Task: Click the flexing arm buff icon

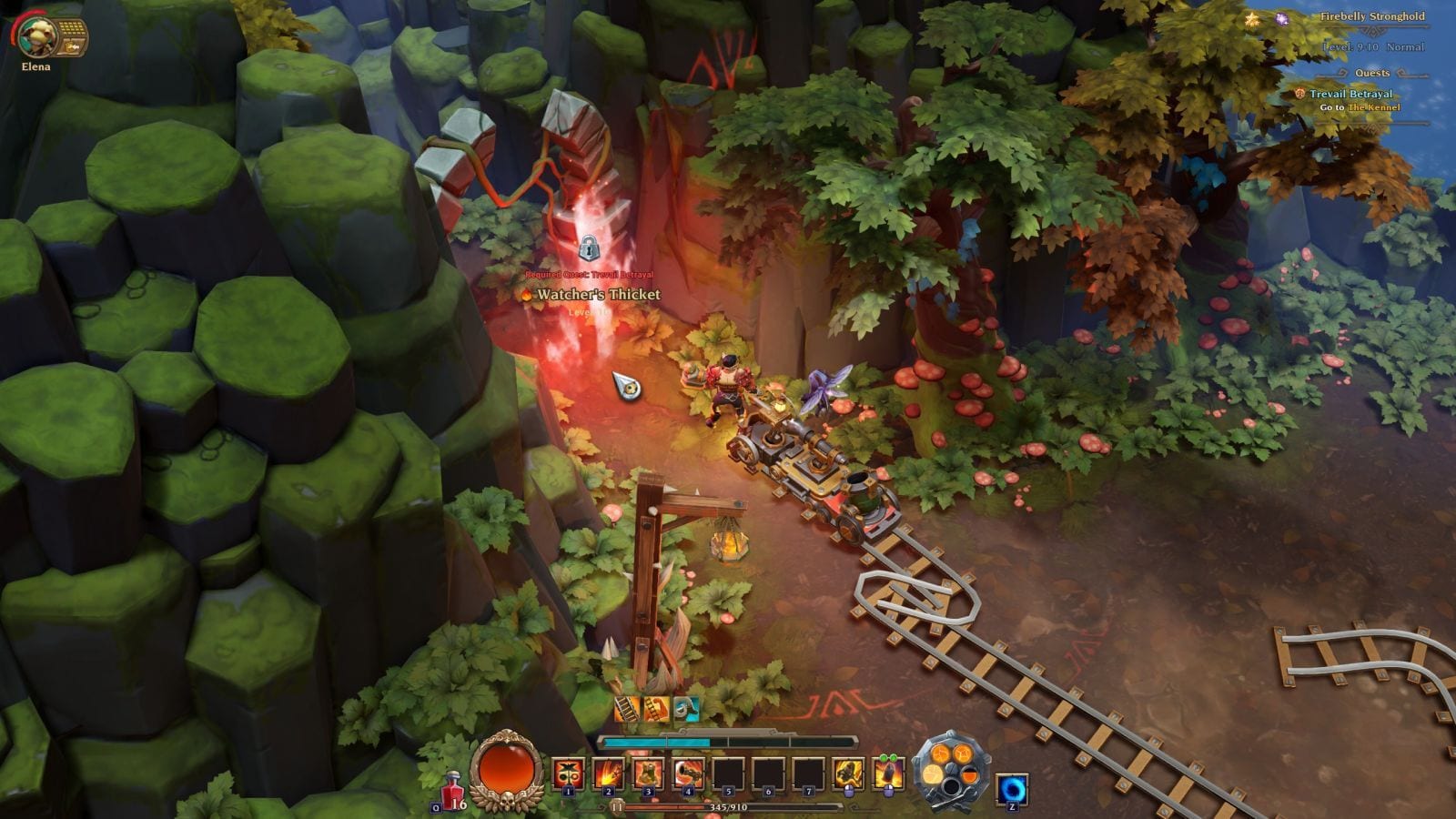Action: click(657, 708)
